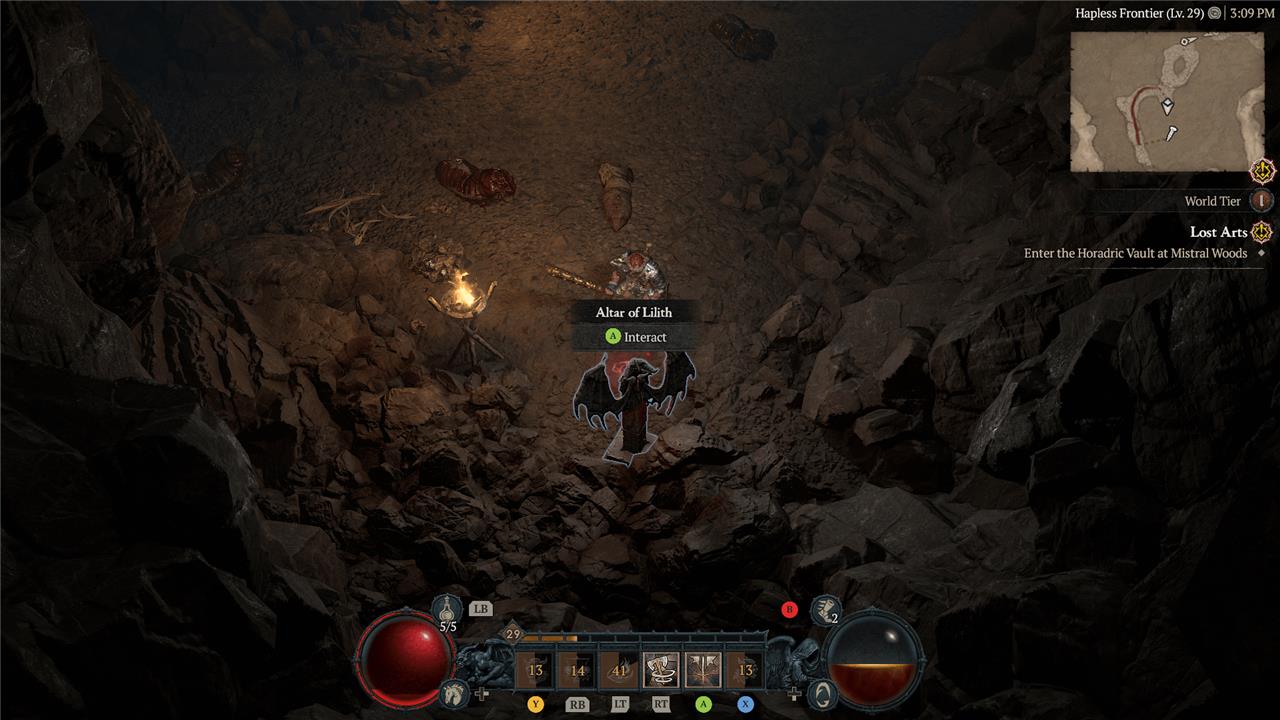Open the World Tier indicator
This screenshot has width=1280, height=720.
pyautogui.click(x=1261, y=201)
